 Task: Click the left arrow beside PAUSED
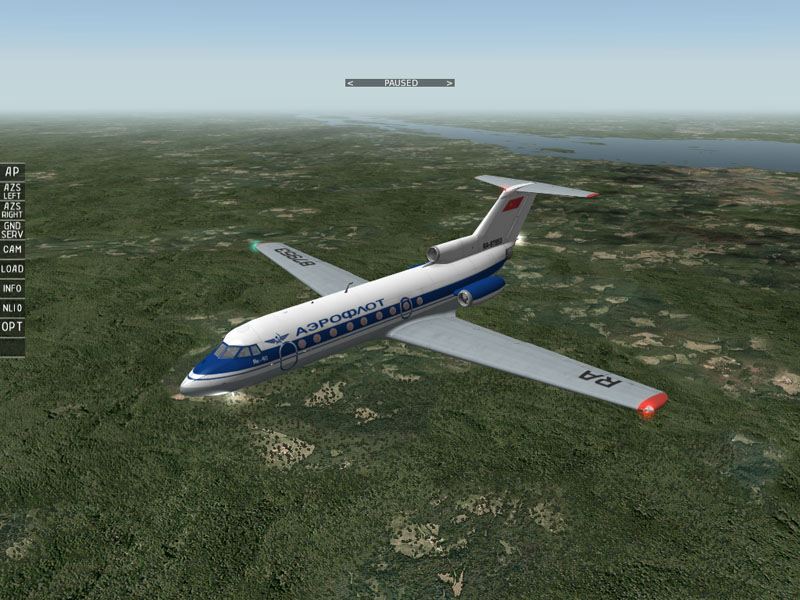tap(349, 83)
